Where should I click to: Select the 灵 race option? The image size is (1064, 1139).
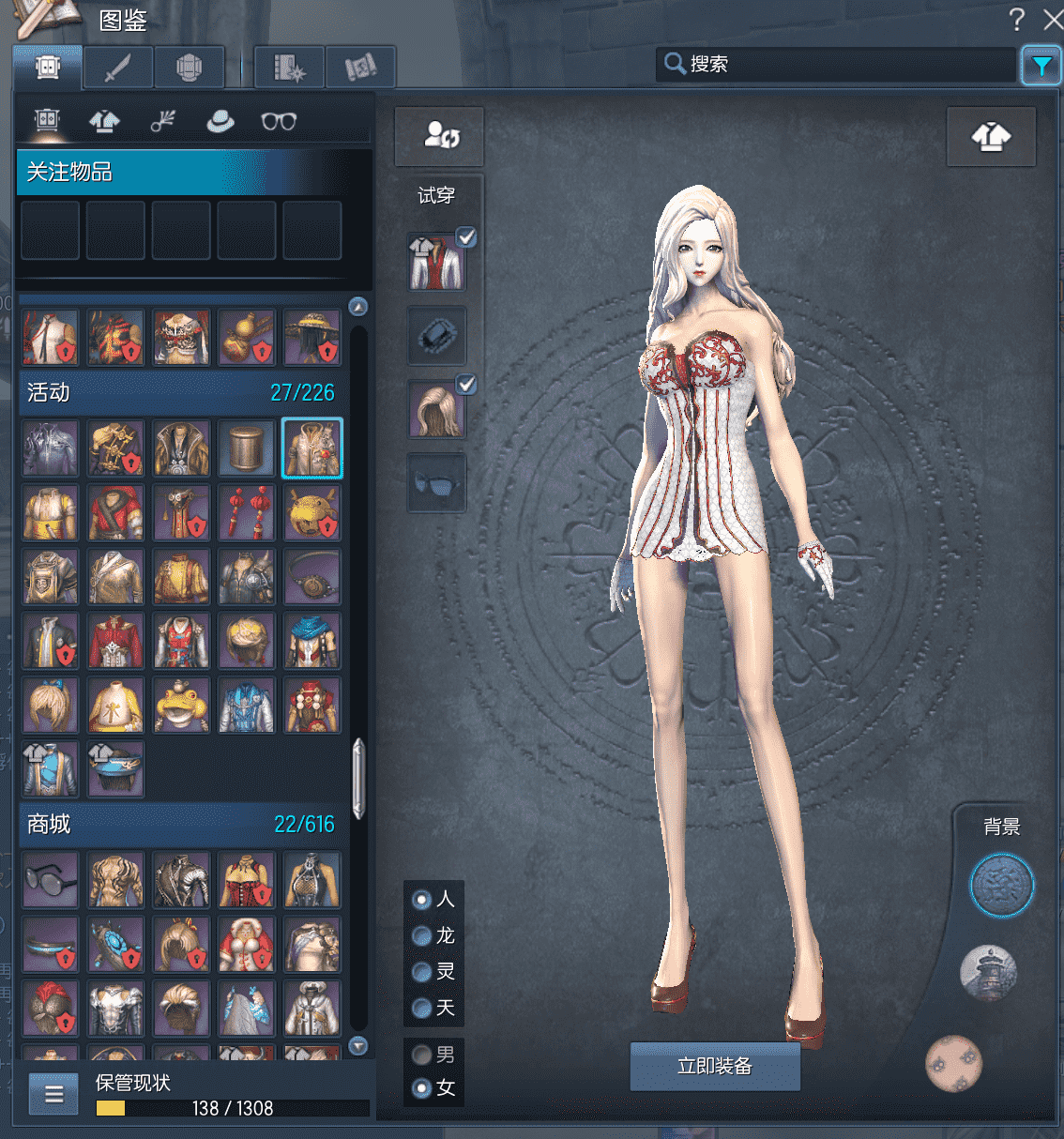[422, 972]
